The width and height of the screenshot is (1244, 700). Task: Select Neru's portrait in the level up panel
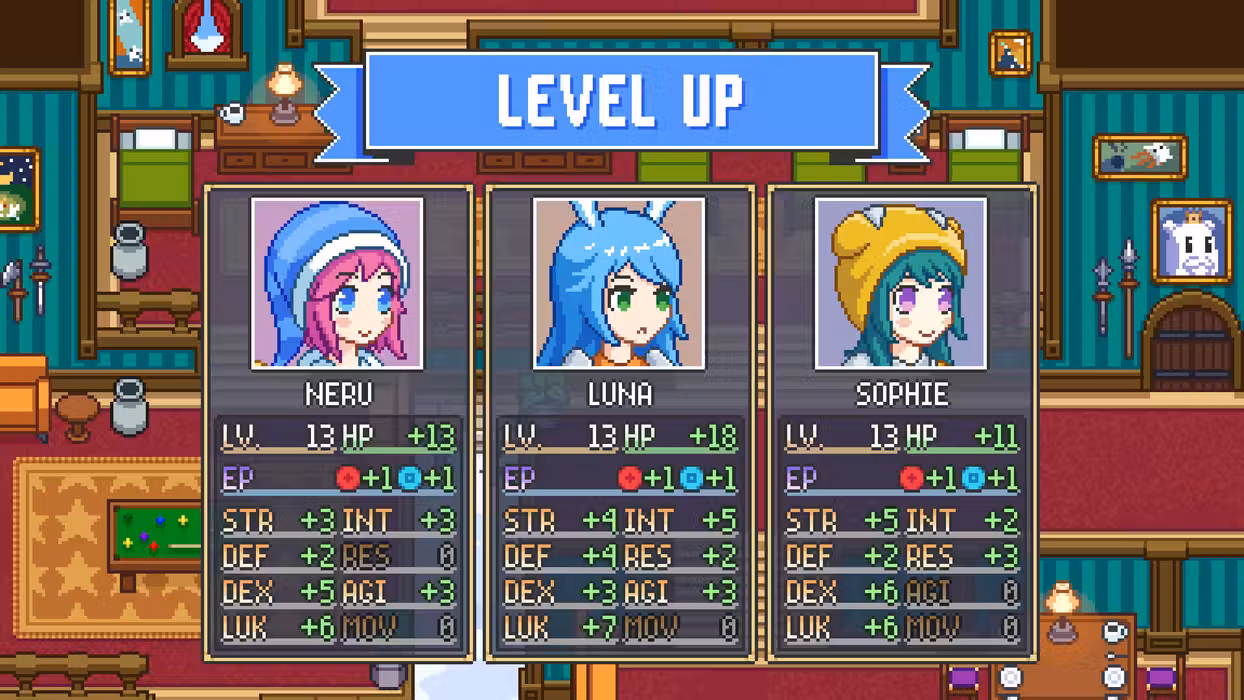tap(338, 283)
